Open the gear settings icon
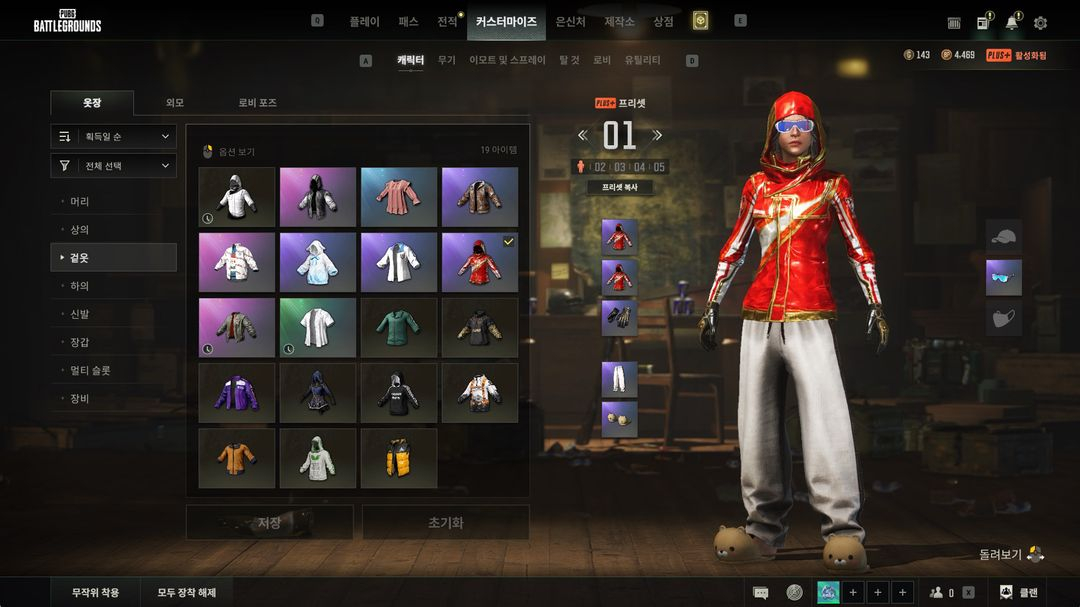Image resolution: width=1080 pixels, height=607 pixels. click(1040, 22)
